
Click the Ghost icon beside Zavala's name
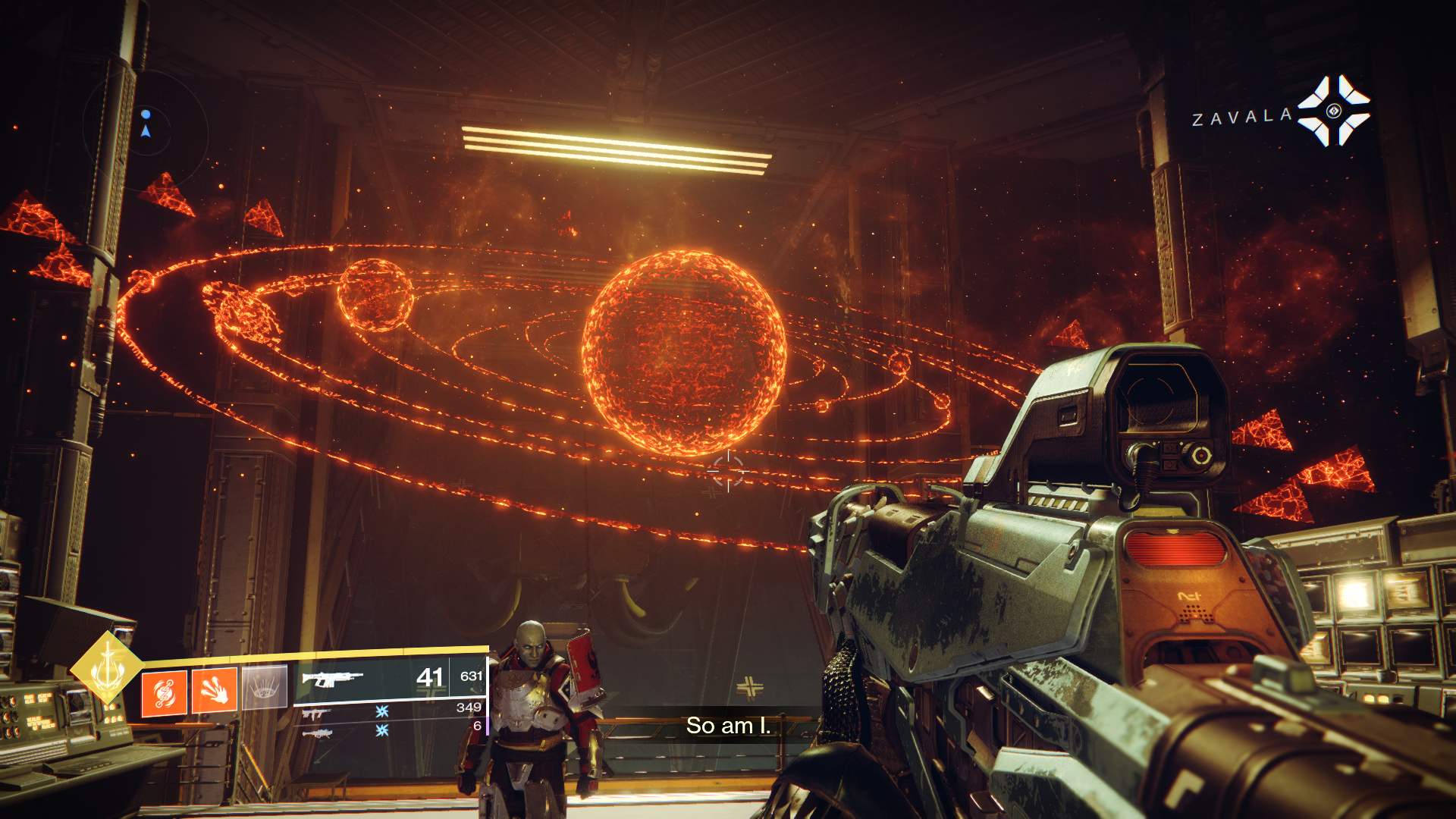1335,110
